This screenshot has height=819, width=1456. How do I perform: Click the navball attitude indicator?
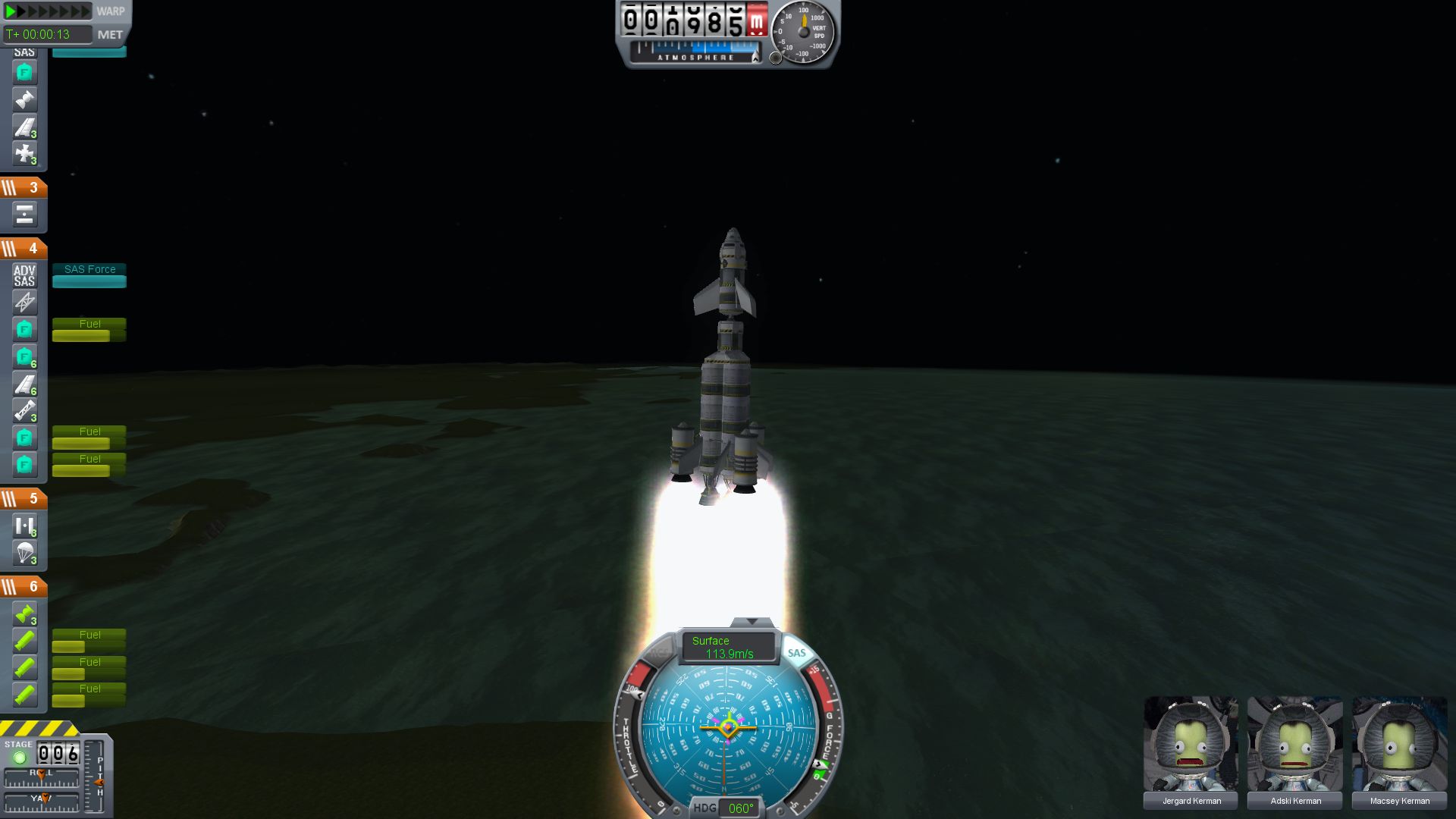coord(728,726)
